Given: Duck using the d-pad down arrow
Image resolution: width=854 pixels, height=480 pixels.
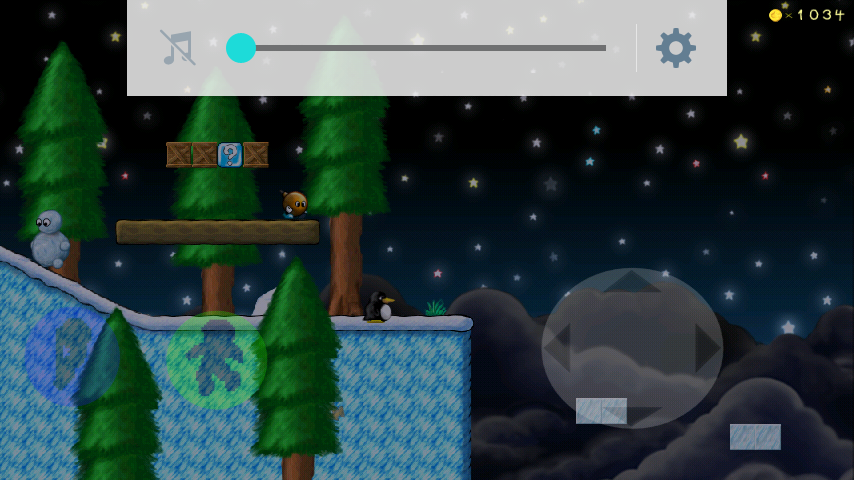Looking at the screenshot, I should click(x=632, y=412).
